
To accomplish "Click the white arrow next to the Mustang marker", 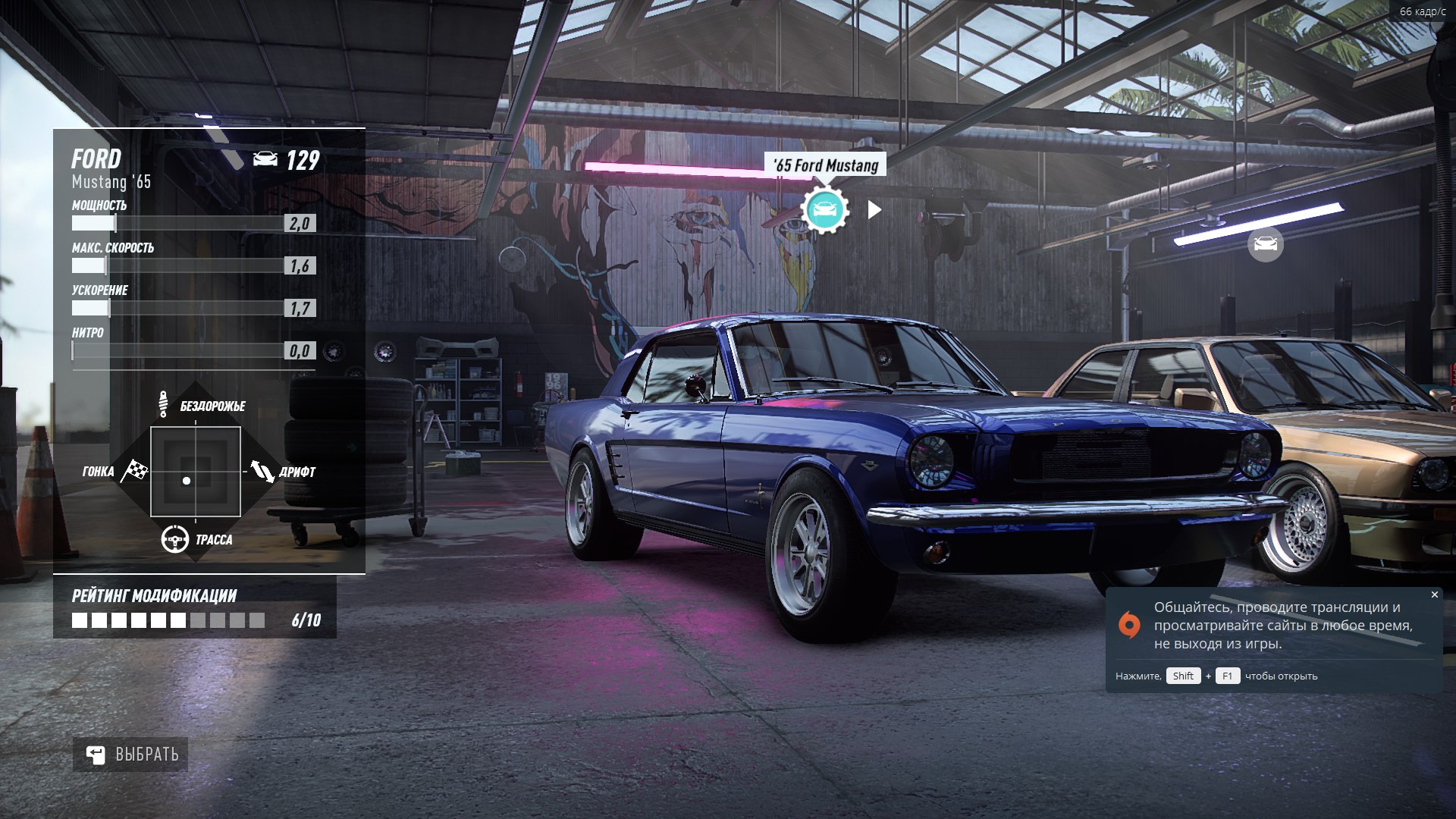I will [x=874, y=210].
